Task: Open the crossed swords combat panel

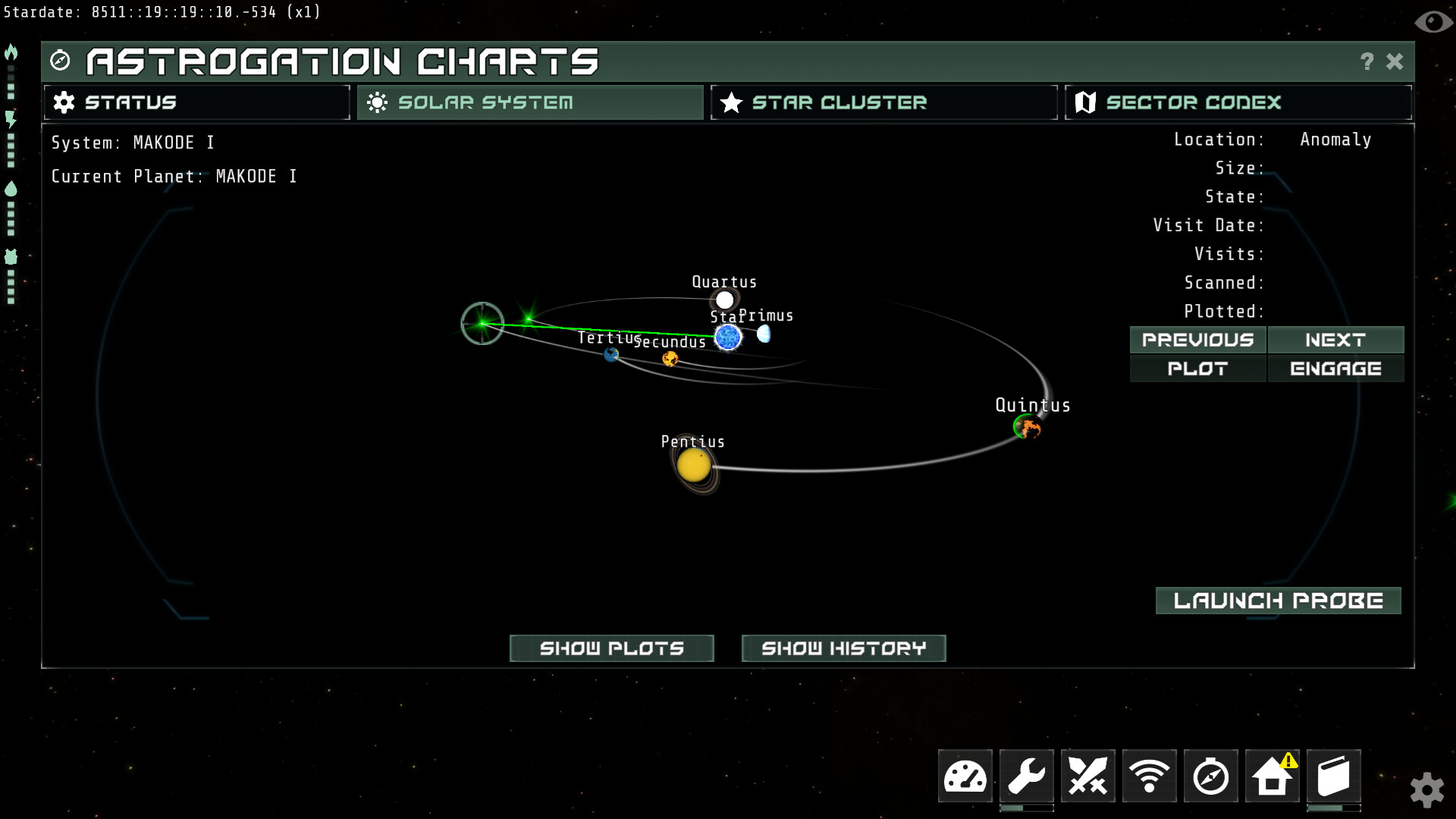Action: click(1087, 777)
